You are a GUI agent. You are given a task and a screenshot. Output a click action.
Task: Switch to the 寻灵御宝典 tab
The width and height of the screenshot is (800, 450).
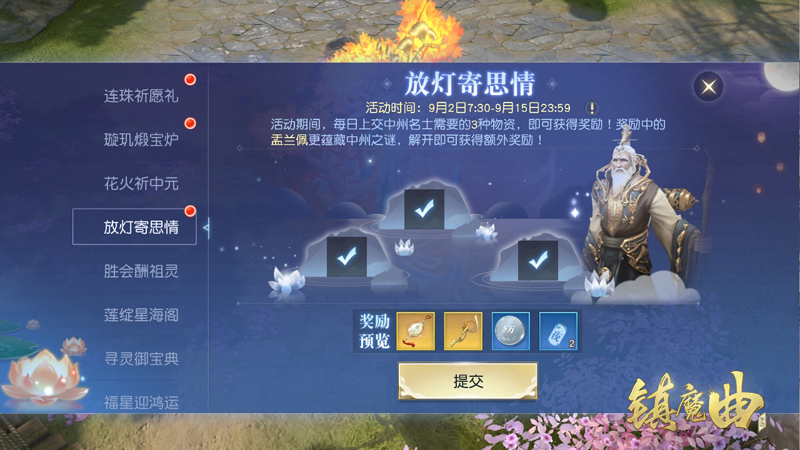point(140,358)
